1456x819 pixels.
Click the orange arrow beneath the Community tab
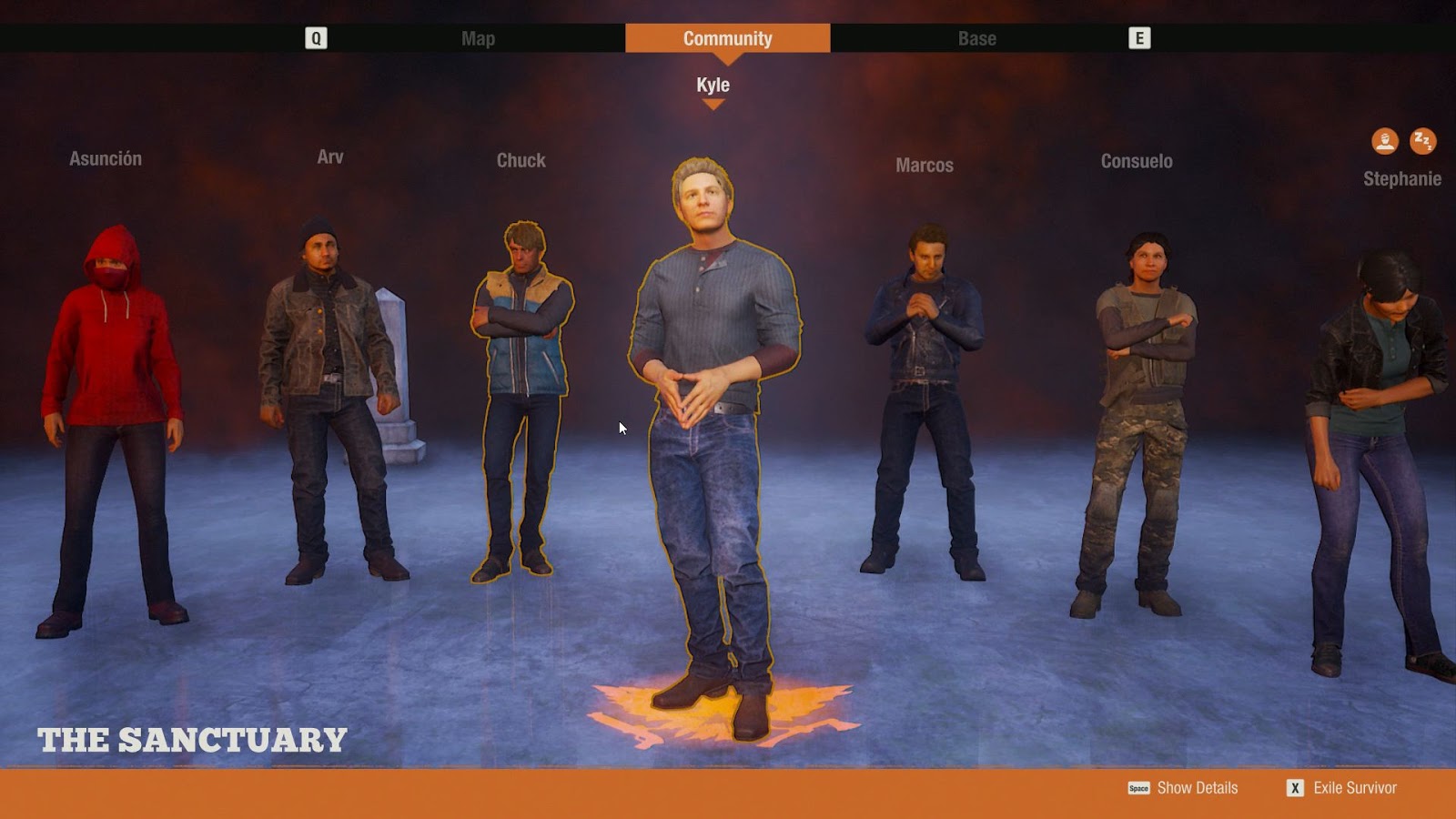(x=726, y=58)
